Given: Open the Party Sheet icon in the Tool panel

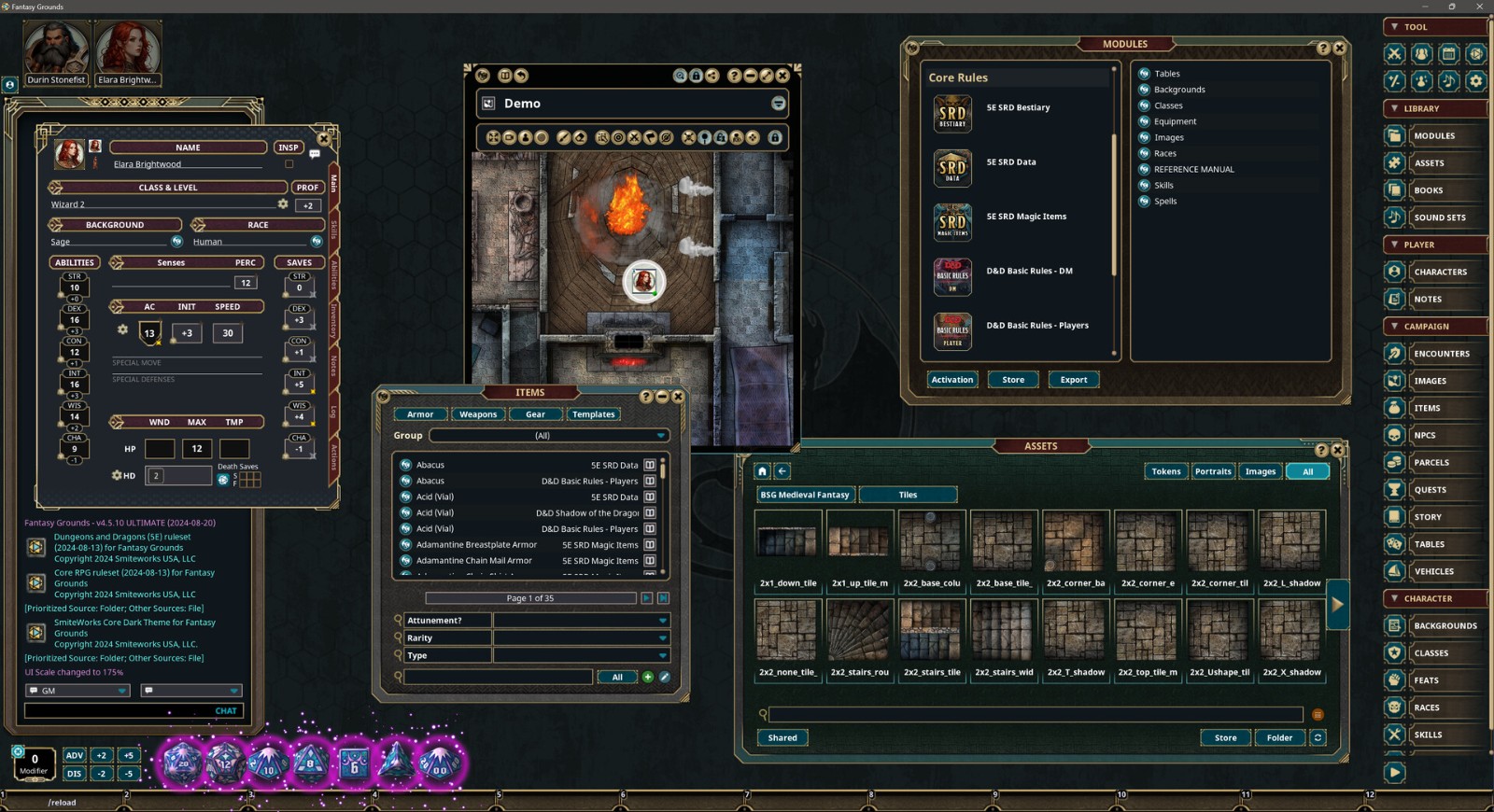Looking at the screenshot, I should [x=1421, y=54].
